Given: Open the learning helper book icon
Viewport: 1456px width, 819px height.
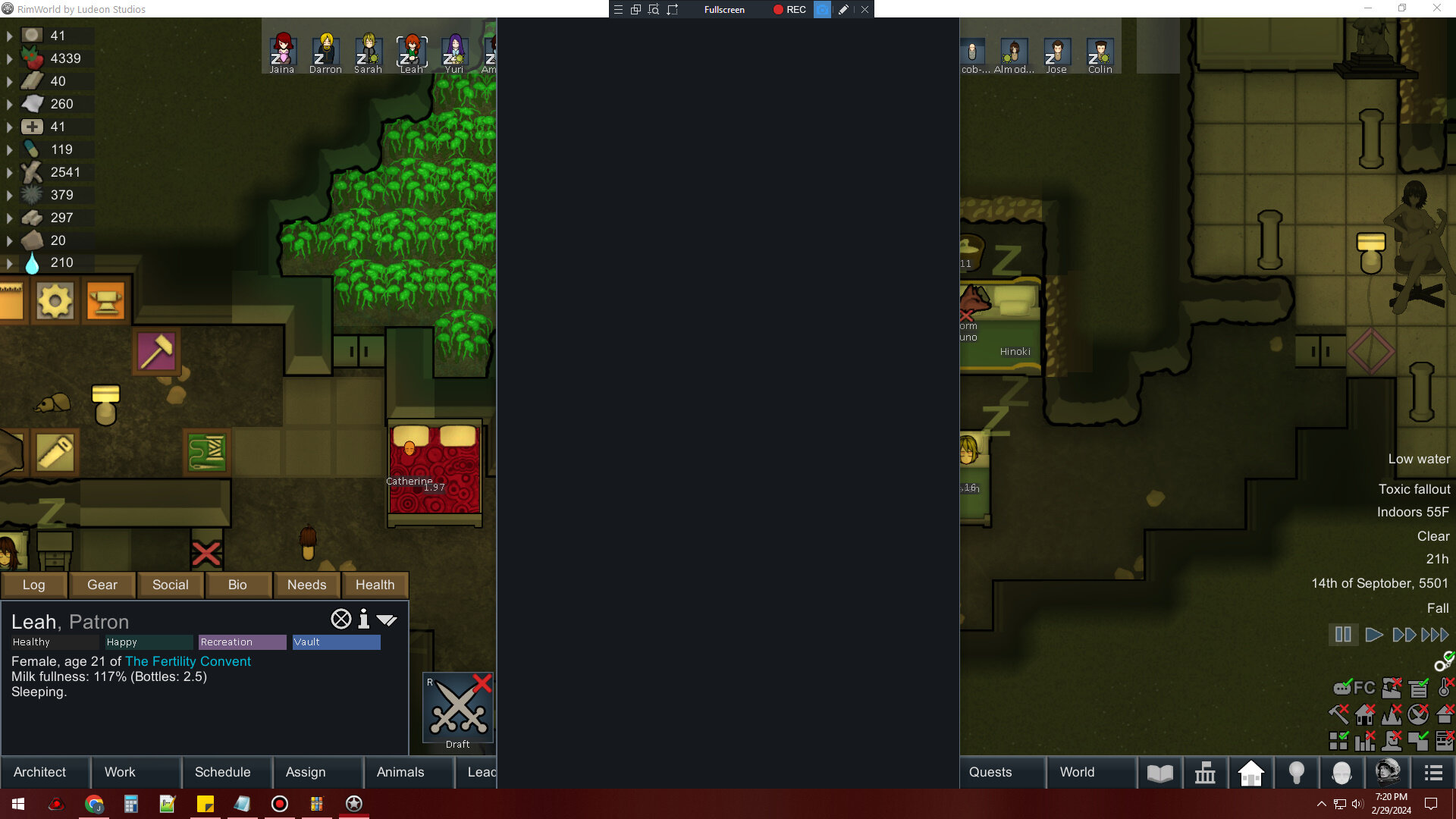Looking at the screenshot, I should click(x=1160, y=773).
